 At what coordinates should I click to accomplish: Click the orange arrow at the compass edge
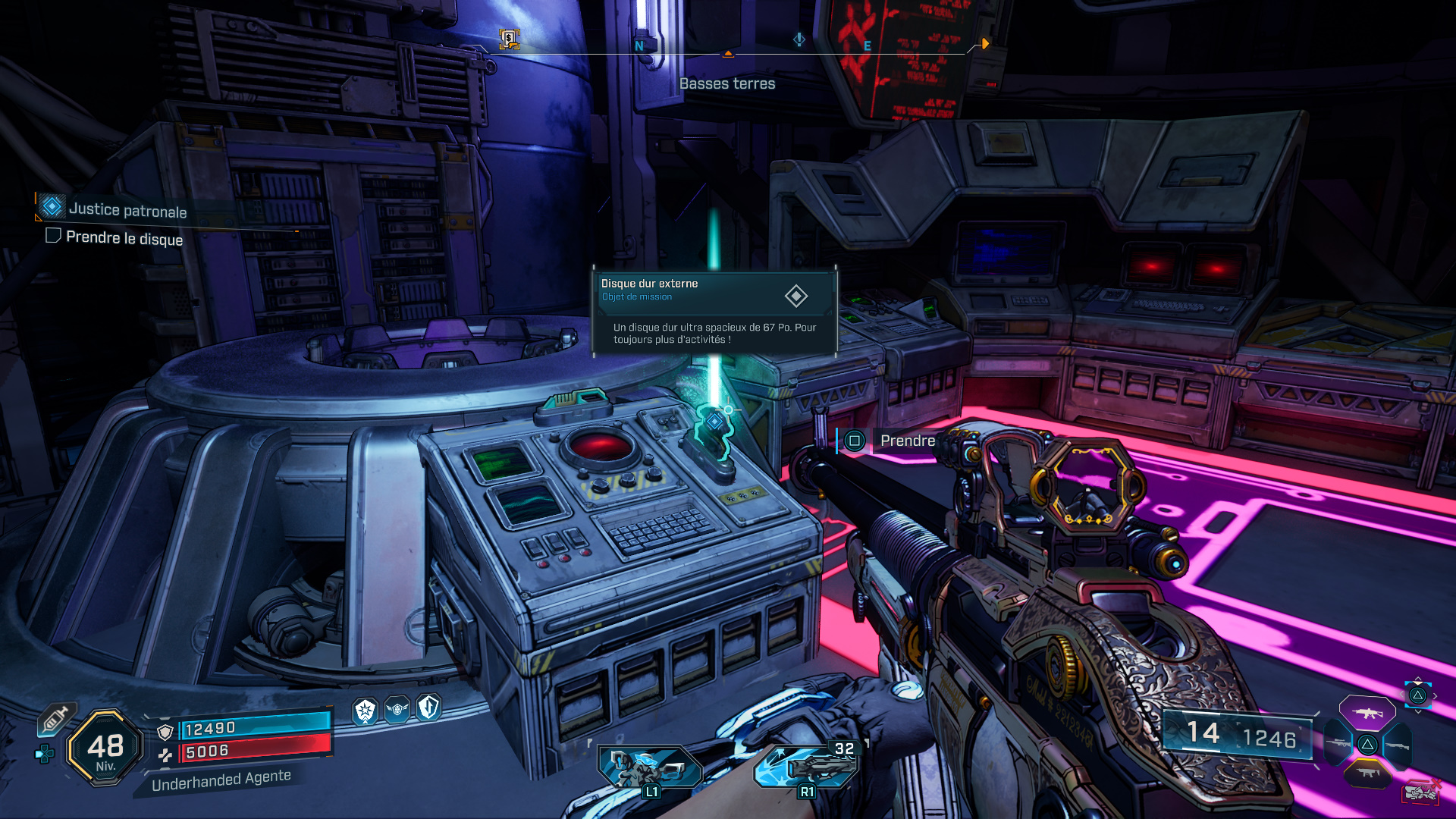[984, 44]
